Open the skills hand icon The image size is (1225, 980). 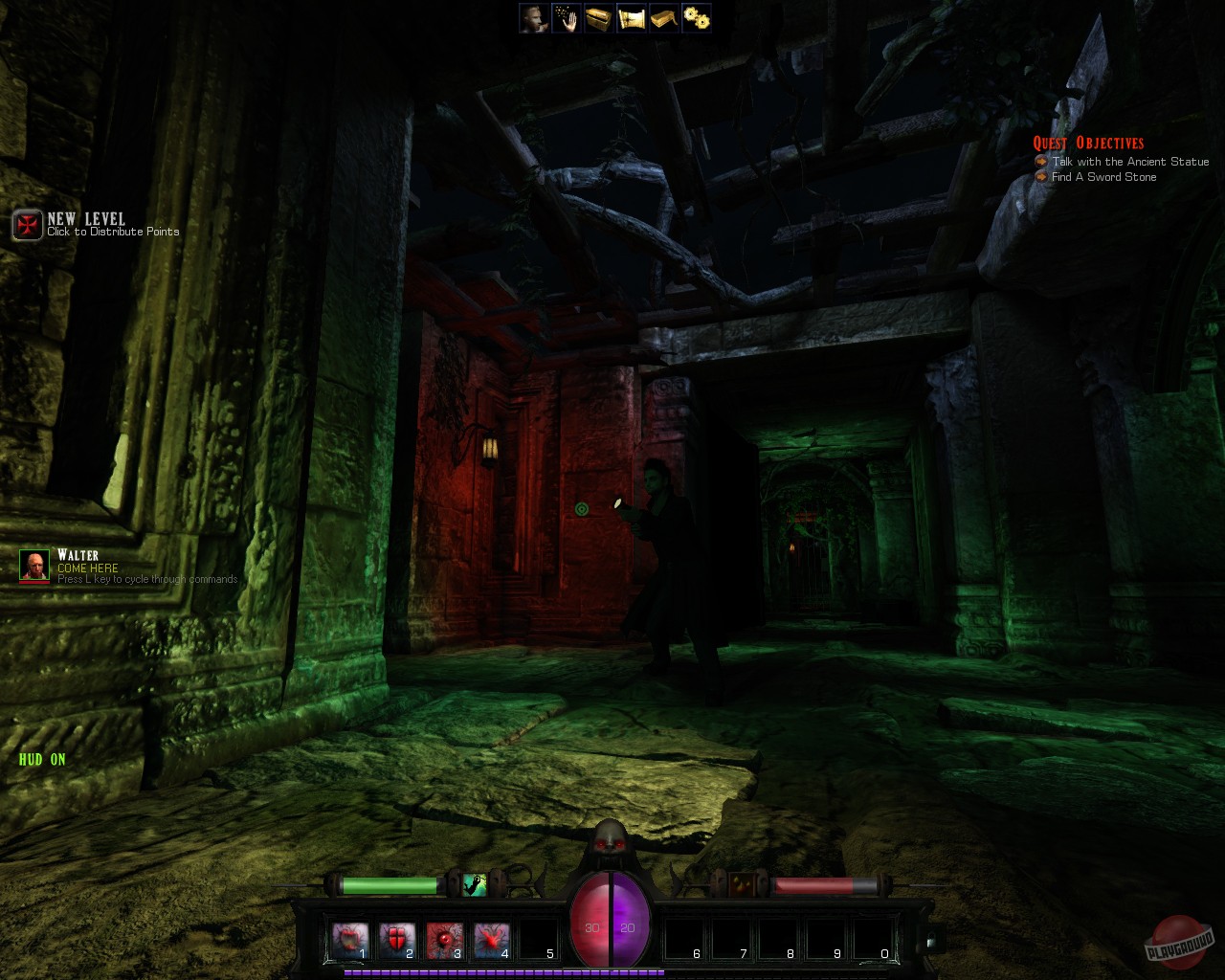point(565,17)
